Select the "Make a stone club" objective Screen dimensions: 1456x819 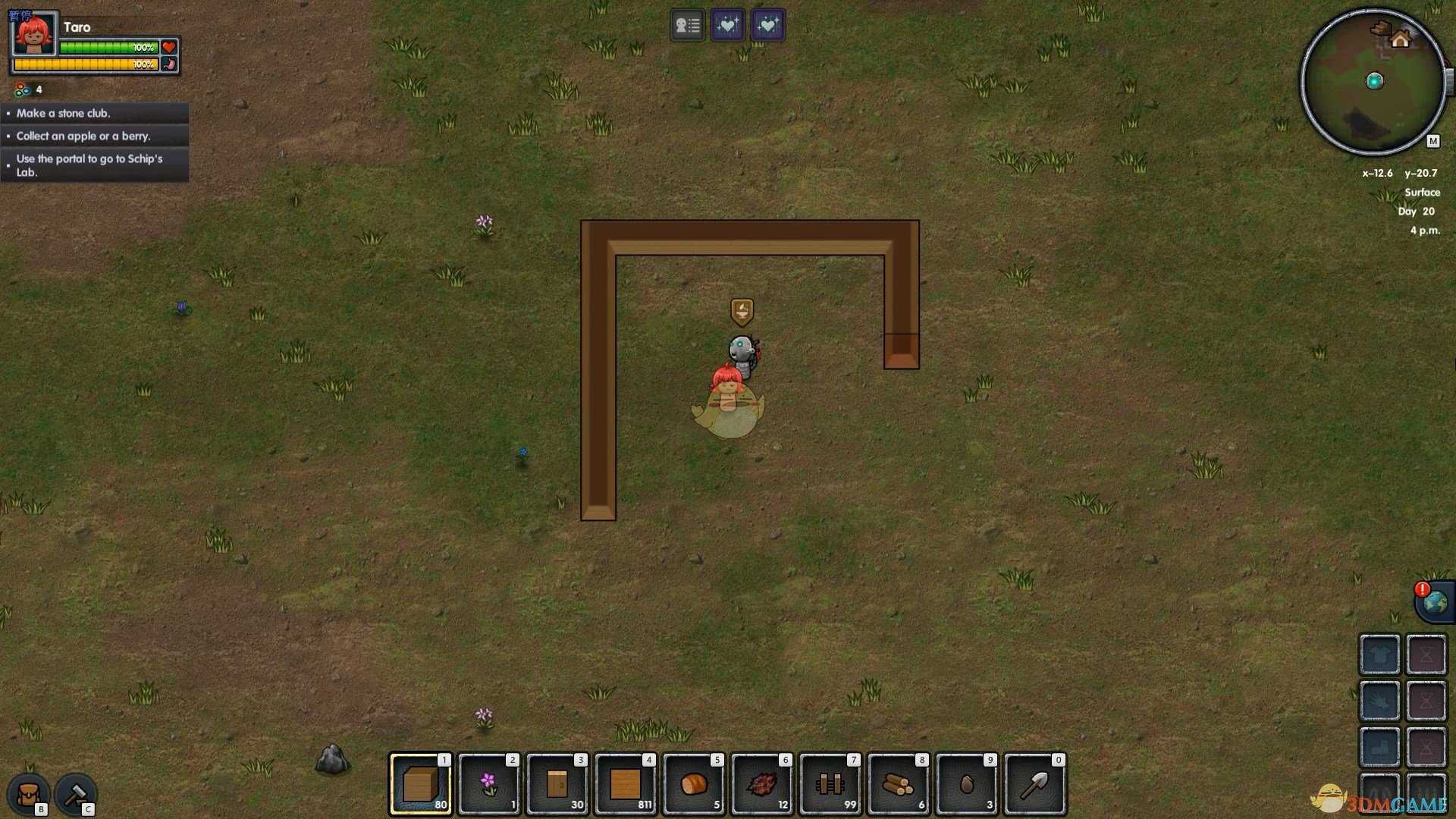[95, 113]
